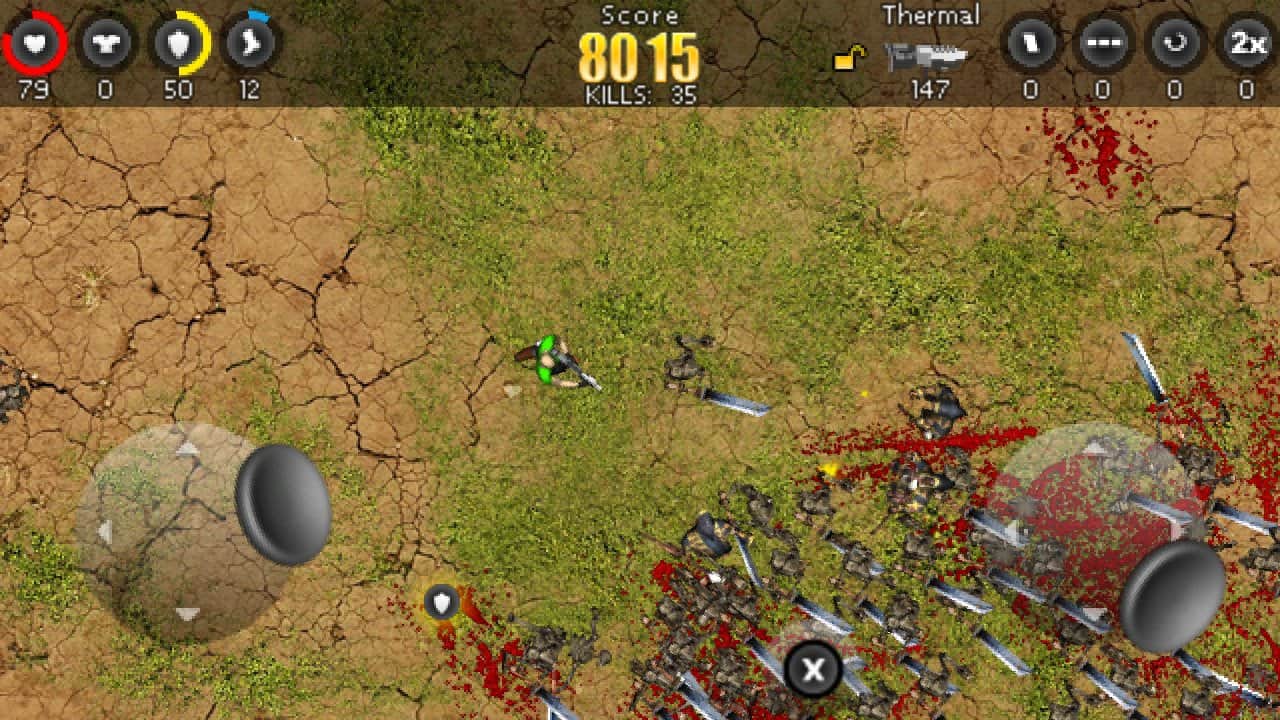Toggle Thermal vision mode label

pyautogui.click(x=932, y=15)
